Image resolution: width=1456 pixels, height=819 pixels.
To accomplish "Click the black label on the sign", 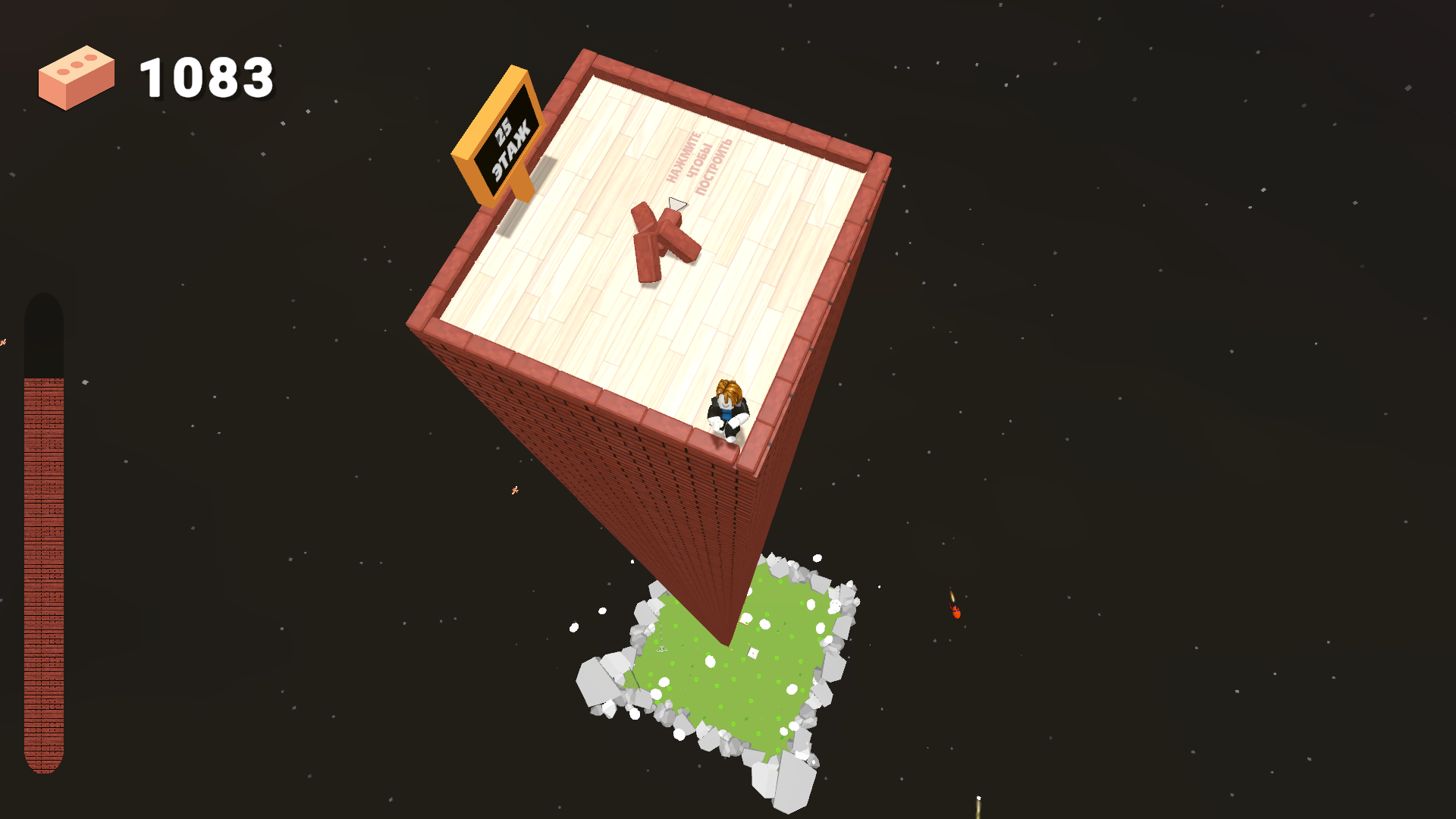I will point(507,140).
